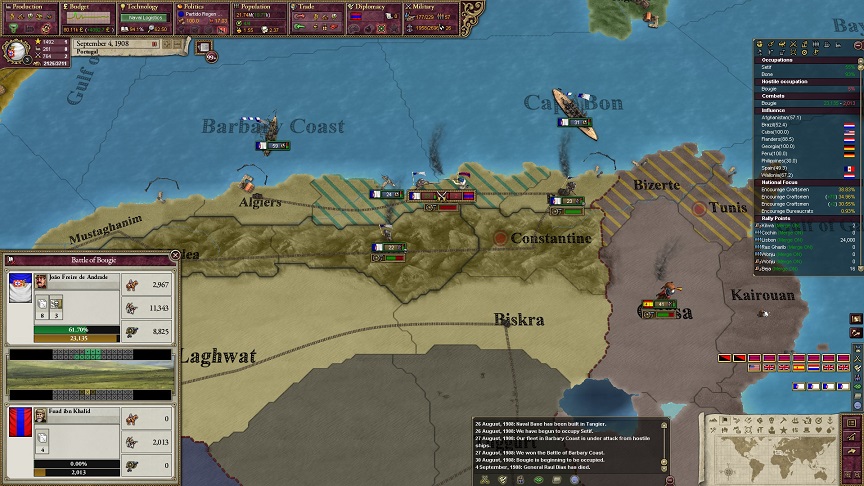Collapse the outliner with the red minus button
The width and height of the screenshot is (864, 486).
pos(857,45)
